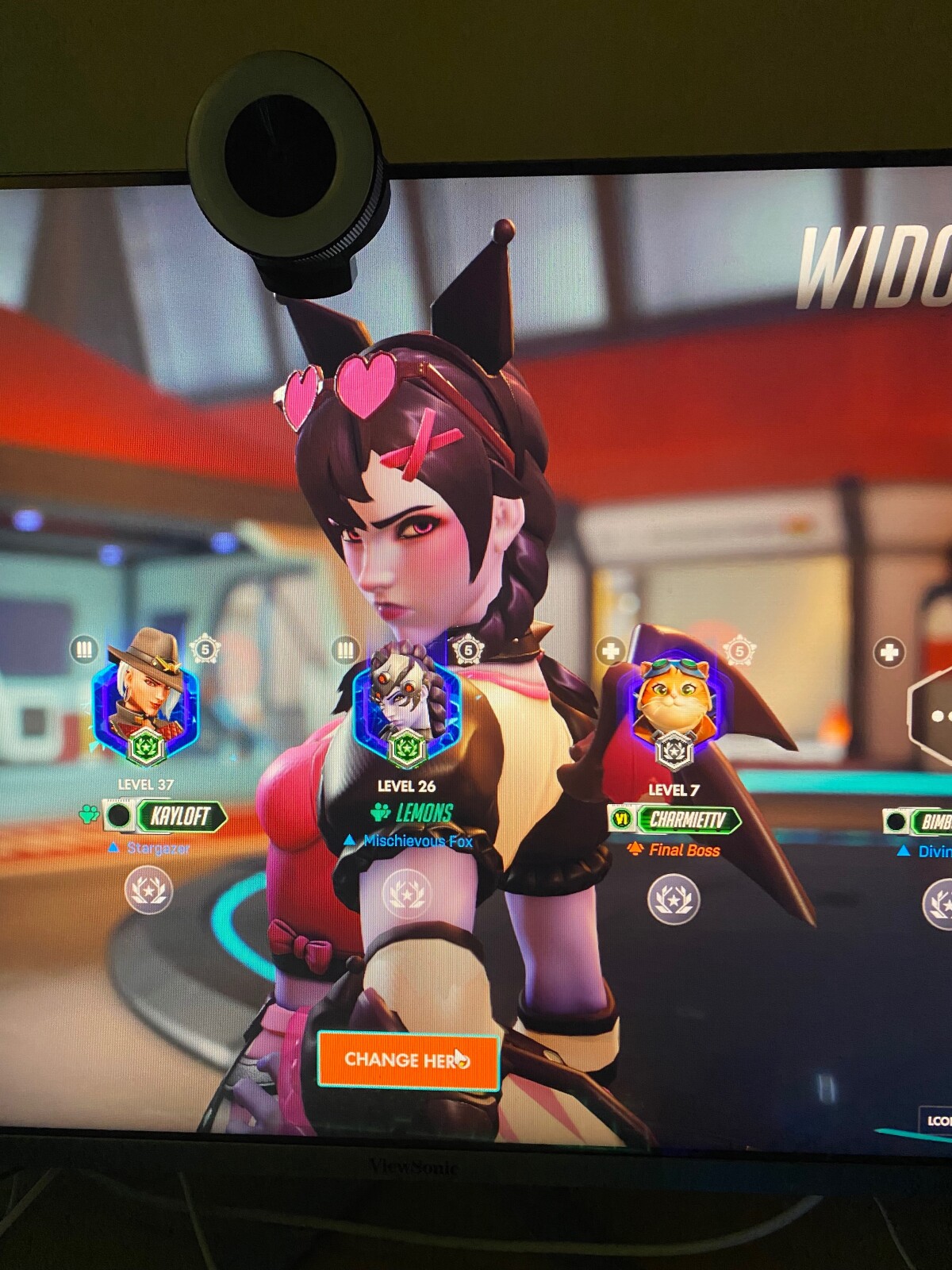Open endorsement badge under Mischievous Fox title

(406, 894)
